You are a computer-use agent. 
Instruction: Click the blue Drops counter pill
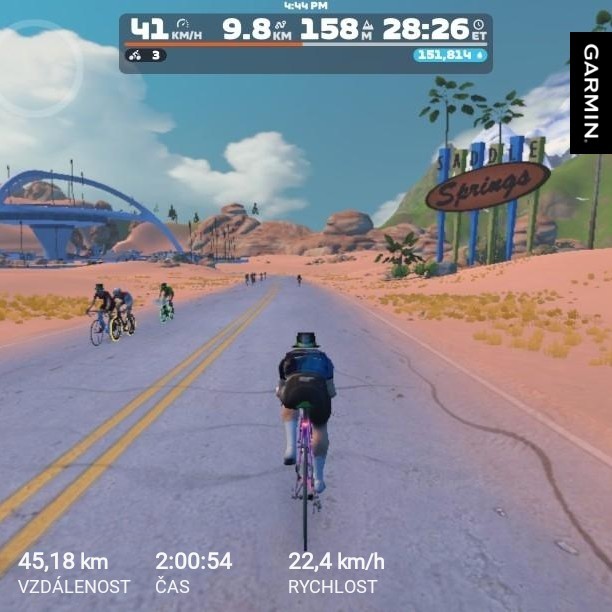[450, 56]
